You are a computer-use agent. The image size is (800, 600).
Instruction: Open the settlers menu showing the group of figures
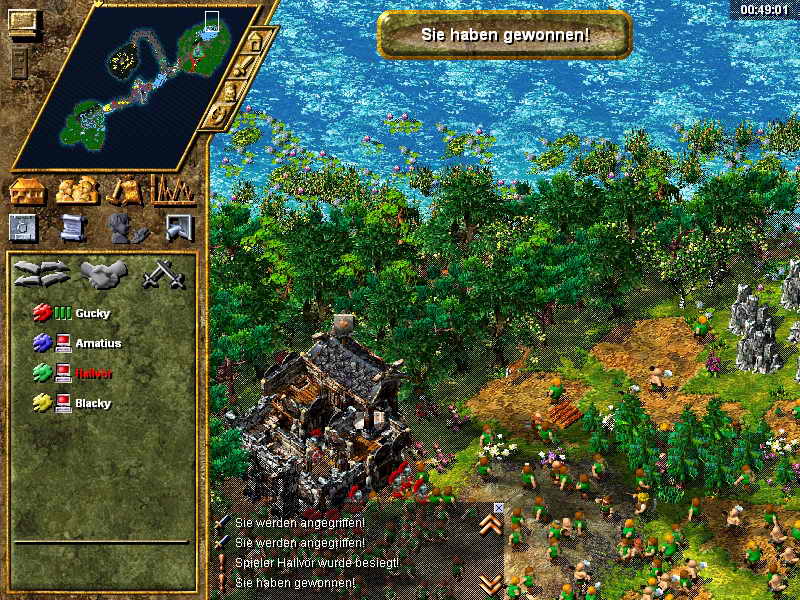pos(77,190)
